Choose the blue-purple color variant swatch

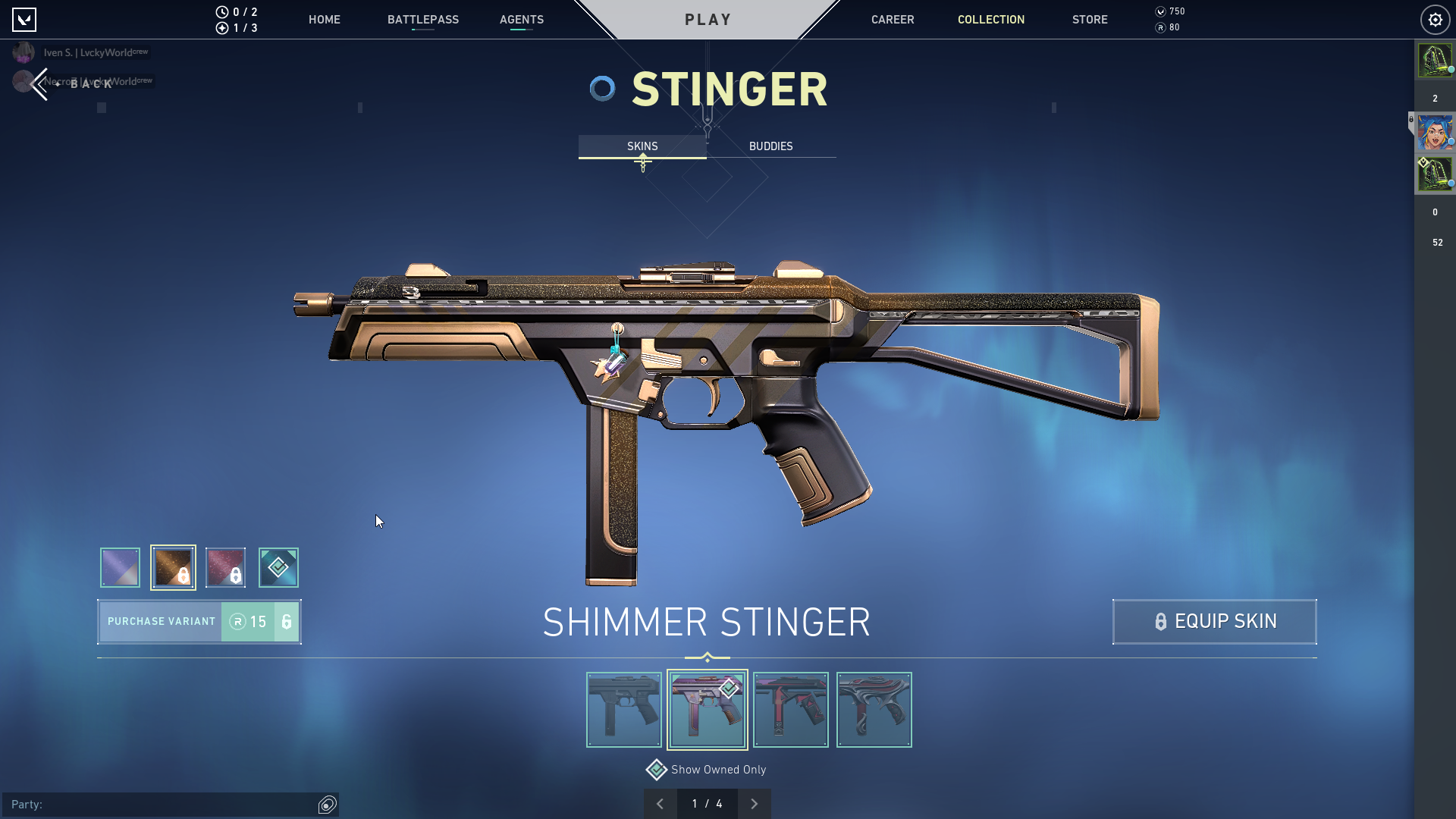tap(120, 567)
